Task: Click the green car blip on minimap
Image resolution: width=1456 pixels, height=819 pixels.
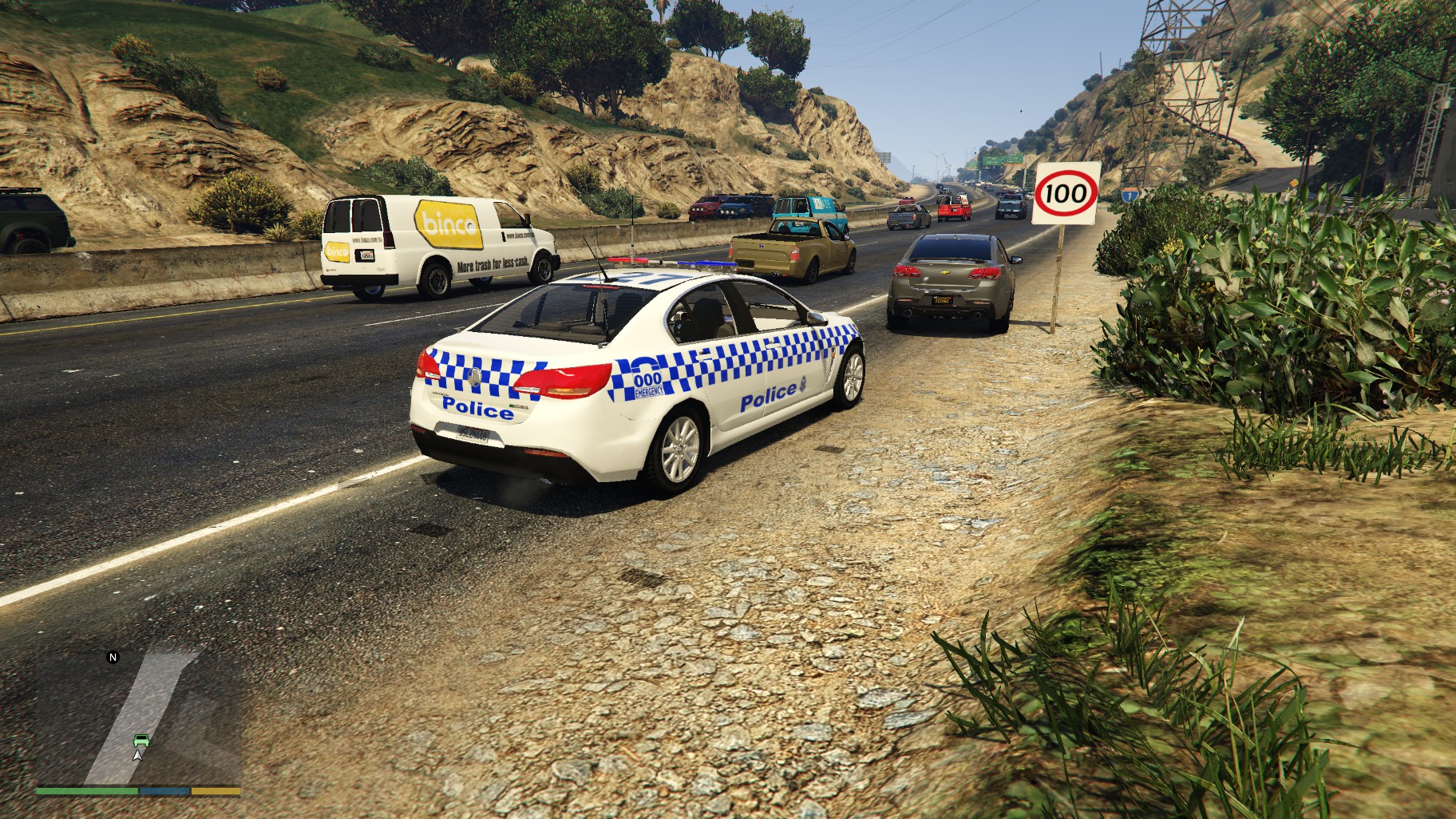Action: coord(140,740)
